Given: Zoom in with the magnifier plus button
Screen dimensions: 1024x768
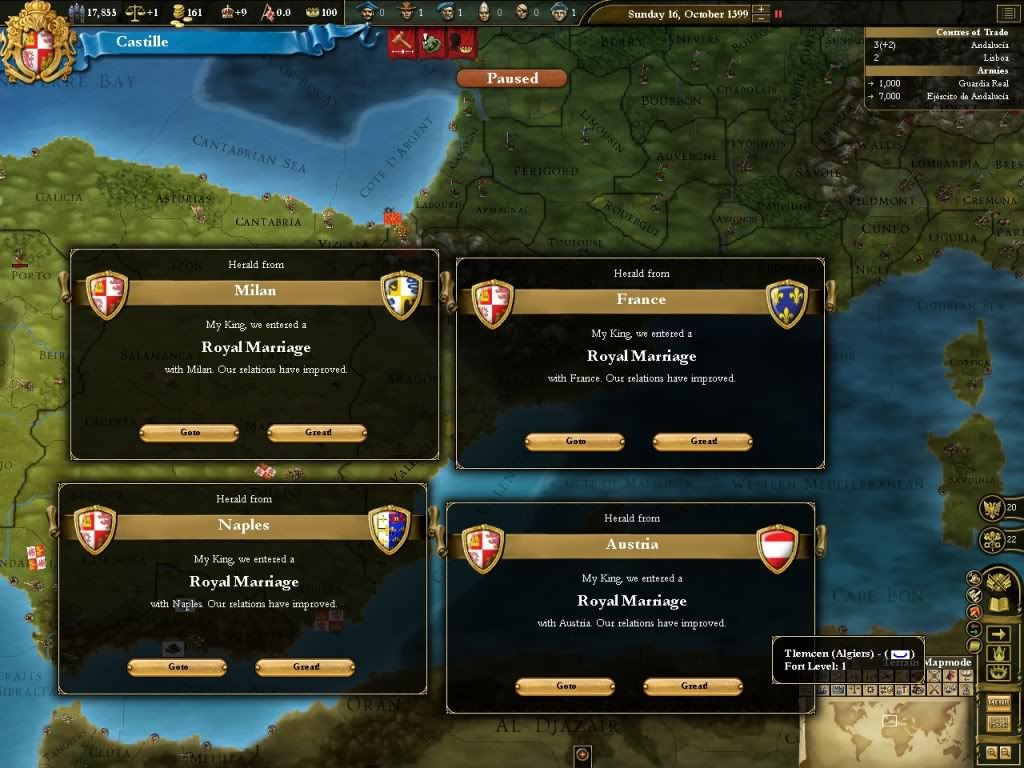Looking at the screenshot, I should point(992,751).
